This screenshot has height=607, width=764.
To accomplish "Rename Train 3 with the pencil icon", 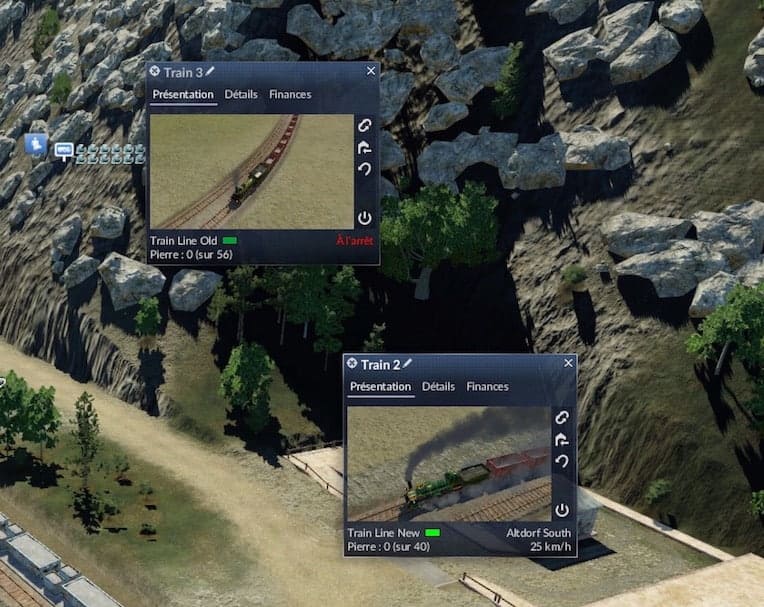I will coord(211,72).
